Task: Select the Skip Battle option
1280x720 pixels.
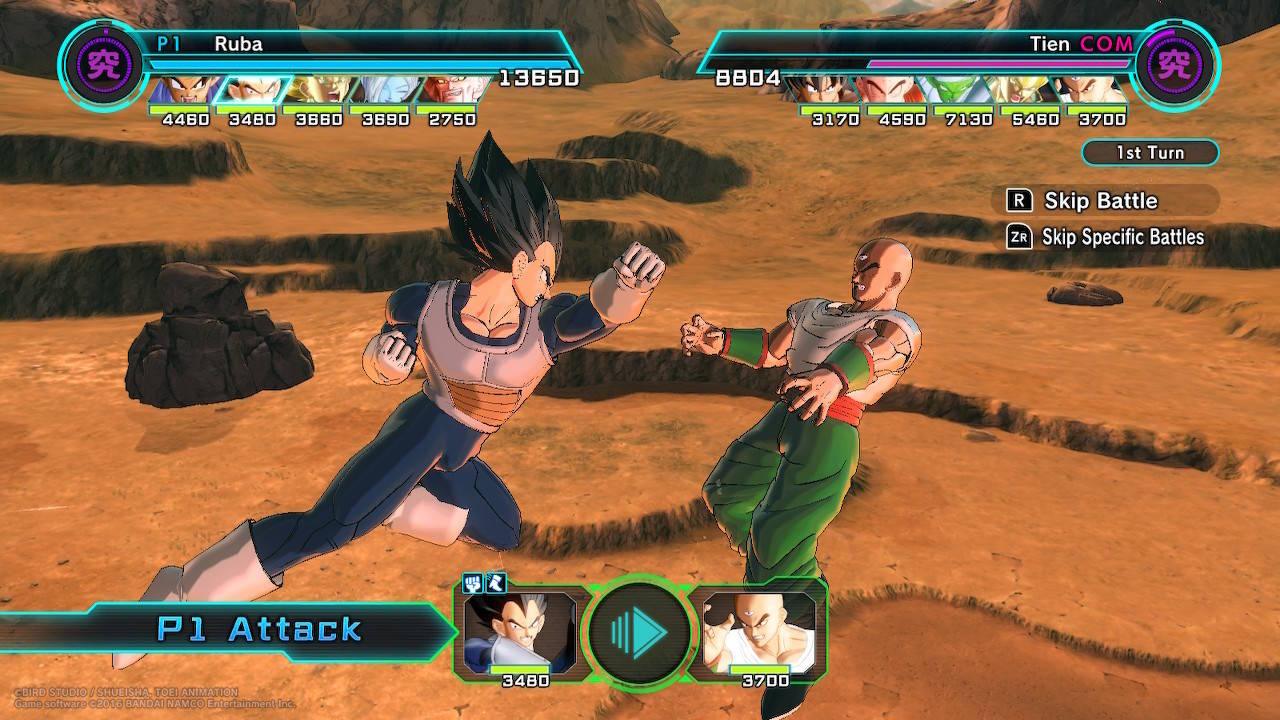Action: pyautogui.click(x=1100, y=201)
